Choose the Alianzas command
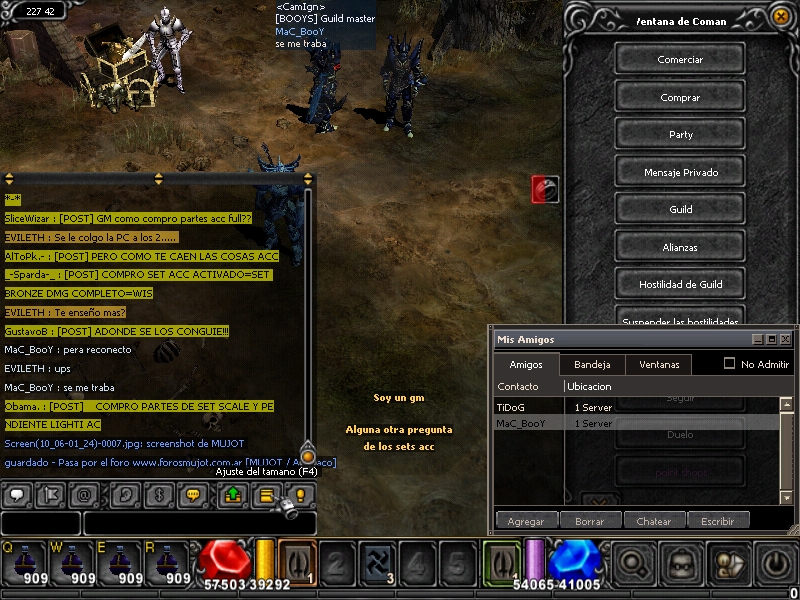 [x=680, y=247]
